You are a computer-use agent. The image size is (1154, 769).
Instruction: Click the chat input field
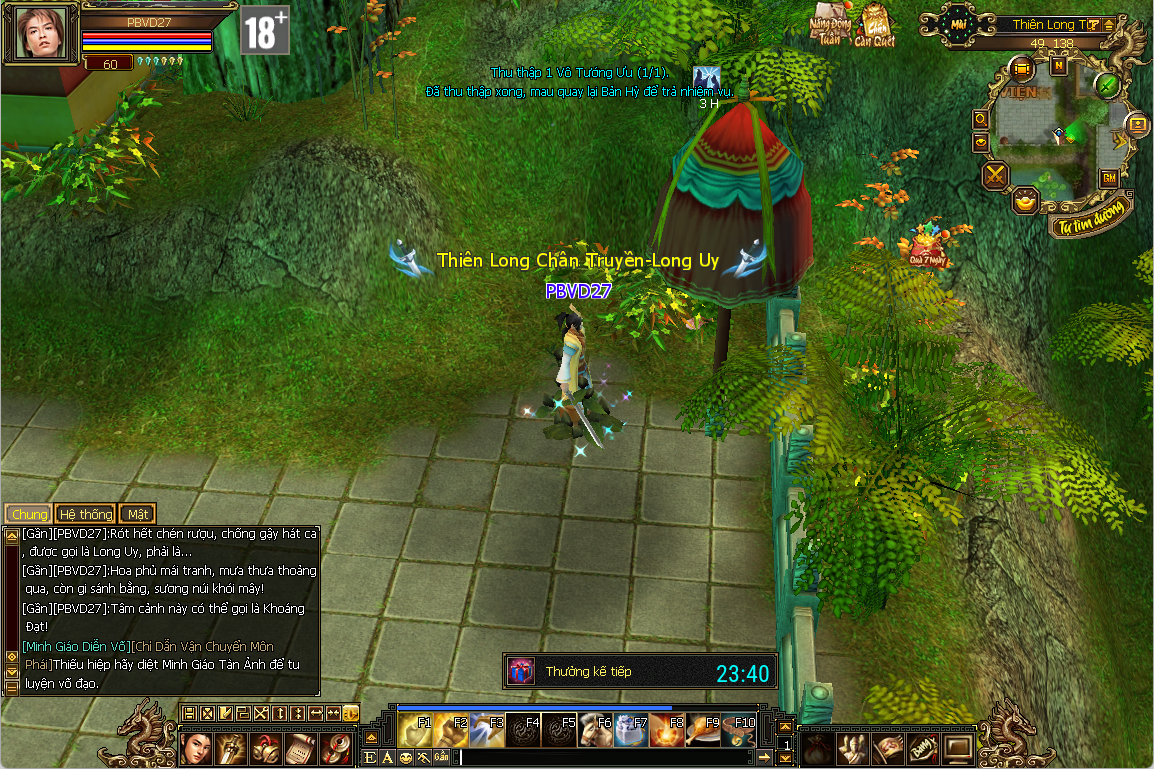[x=600, y=757]
